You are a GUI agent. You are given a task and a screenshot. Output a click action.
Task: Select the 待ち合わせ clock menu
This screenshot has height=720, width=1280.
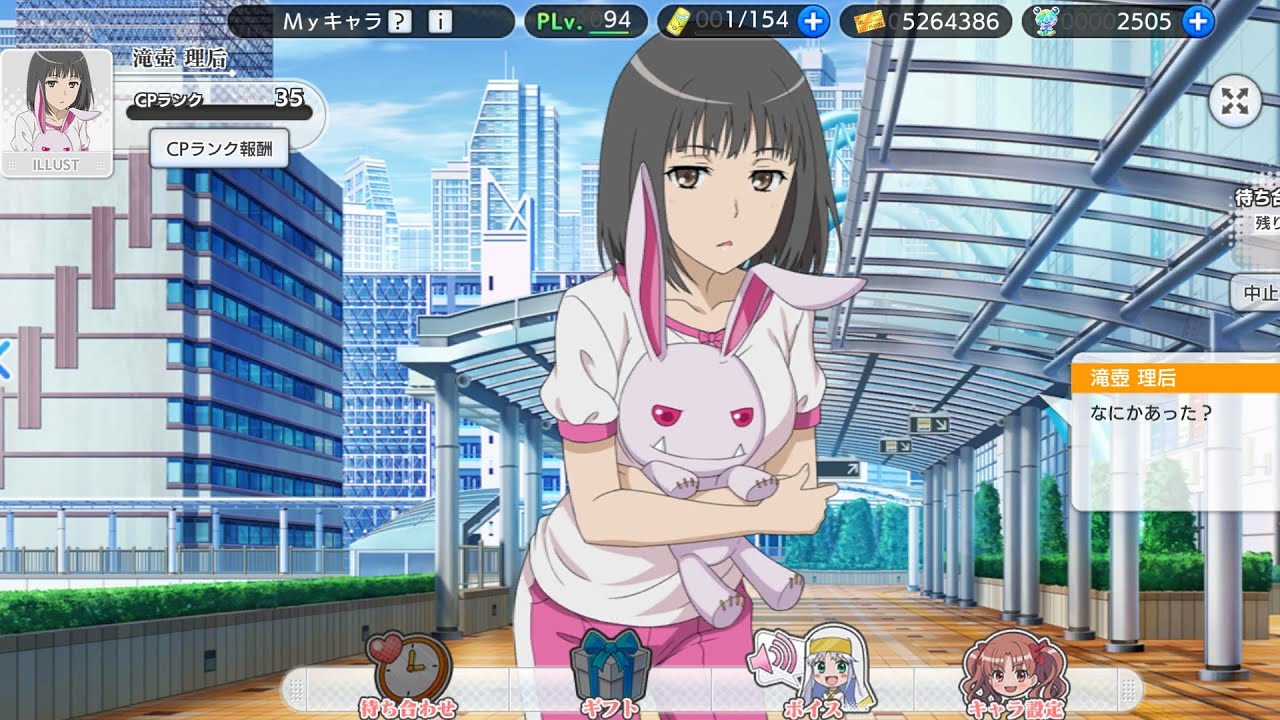click(408, 676)
